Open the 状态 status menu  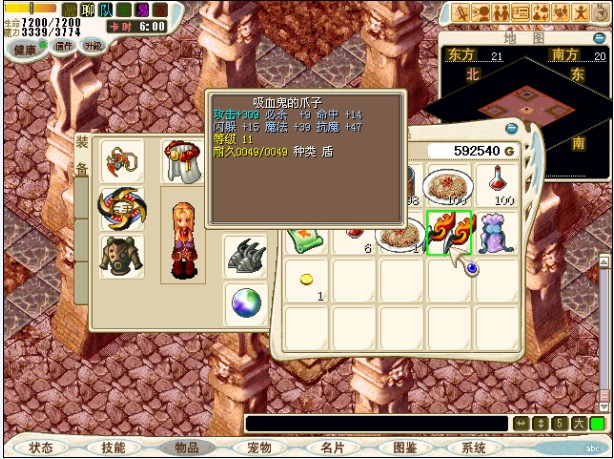(42, 448)
